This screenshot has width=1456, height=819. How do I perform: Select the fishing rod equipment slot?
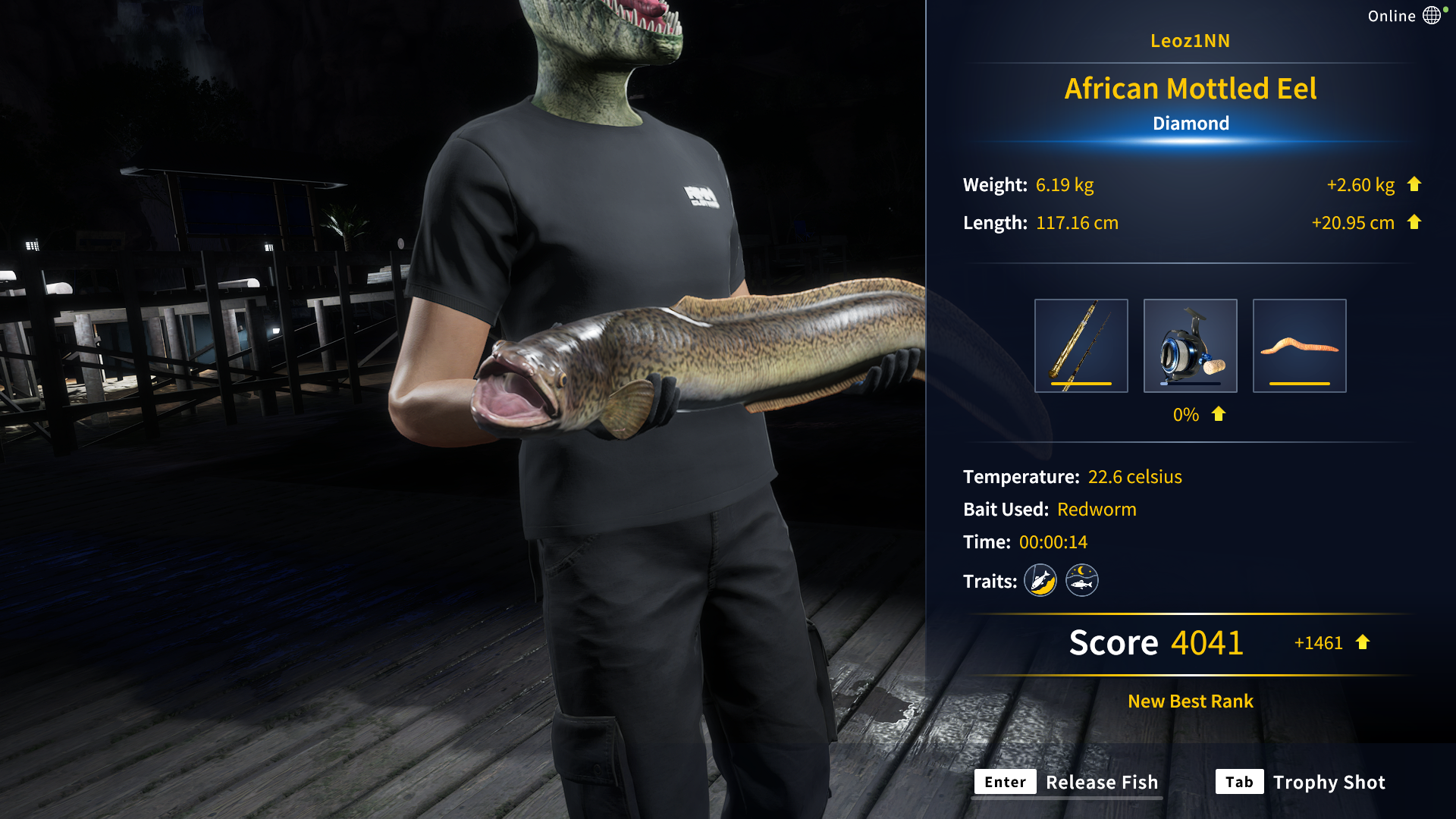coord(1081,346)
